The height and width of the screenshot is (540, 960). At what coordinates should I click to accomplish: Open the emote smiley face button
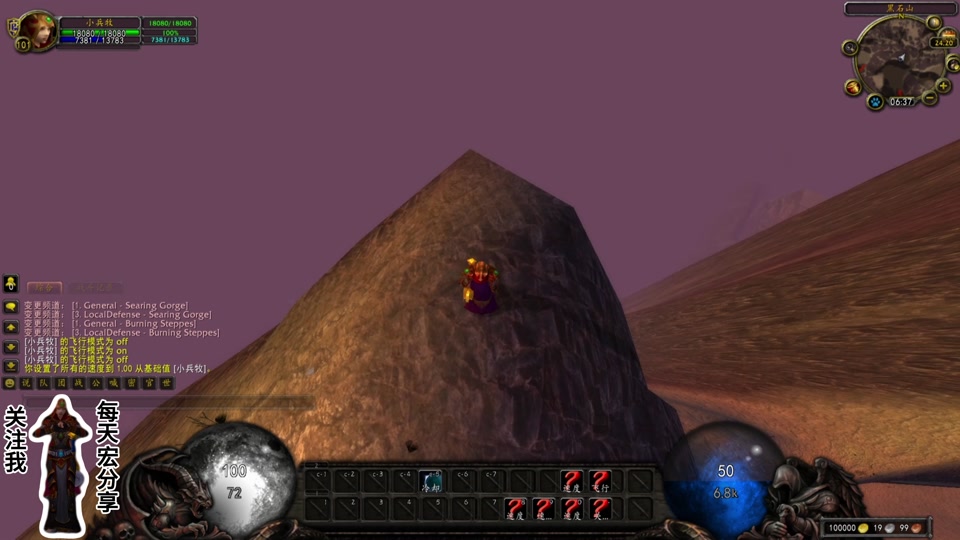tap(11, 383)
